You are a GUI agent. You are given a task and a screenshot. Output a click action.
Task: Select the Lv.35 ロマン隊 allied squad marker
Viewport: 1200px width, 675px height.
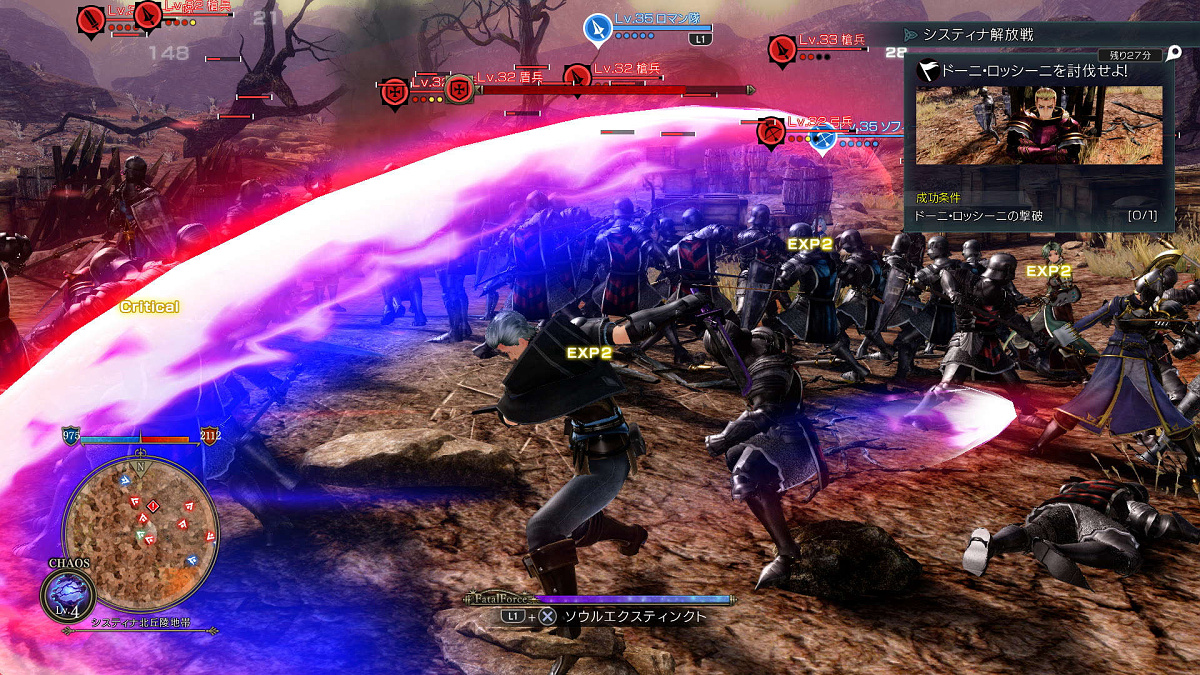(x=598, y=28)
